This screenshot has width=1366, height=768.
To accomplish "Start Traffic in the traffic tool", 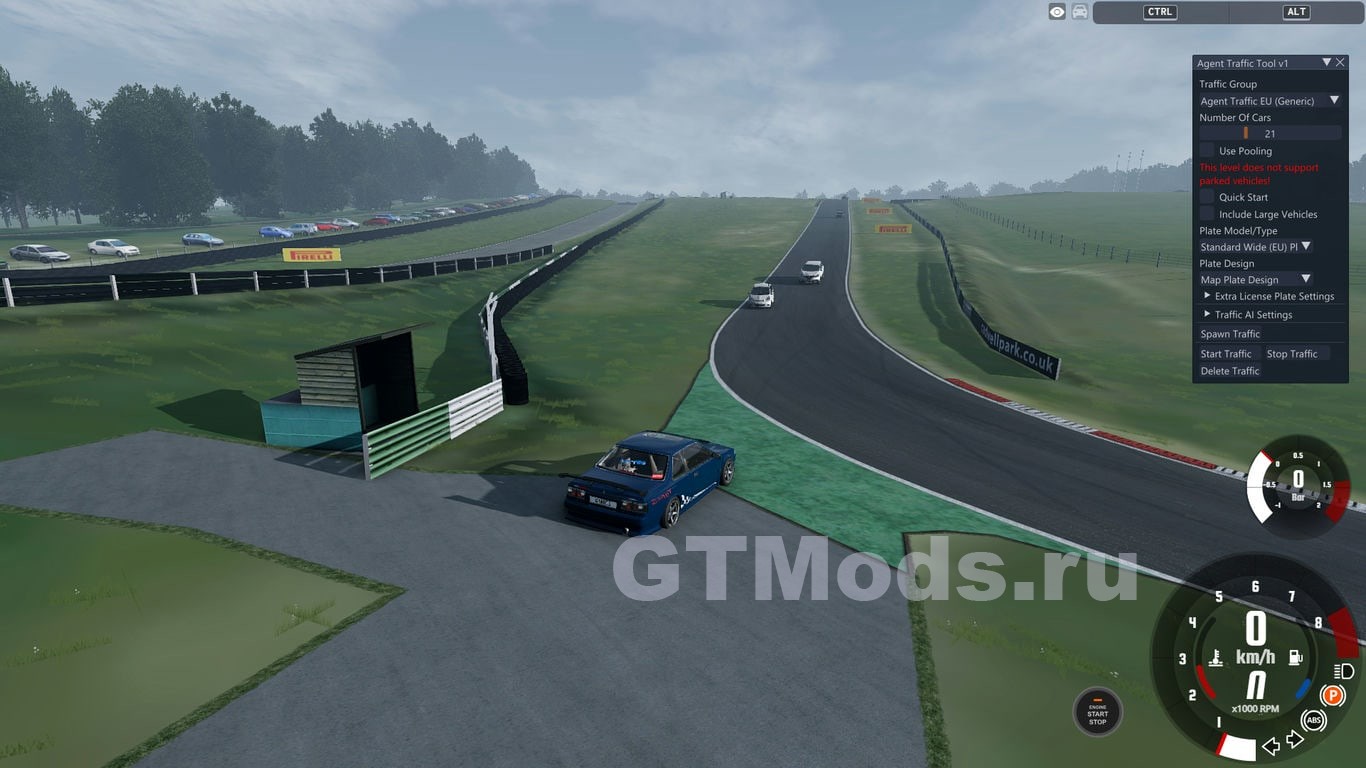I will click(1226, 354).
